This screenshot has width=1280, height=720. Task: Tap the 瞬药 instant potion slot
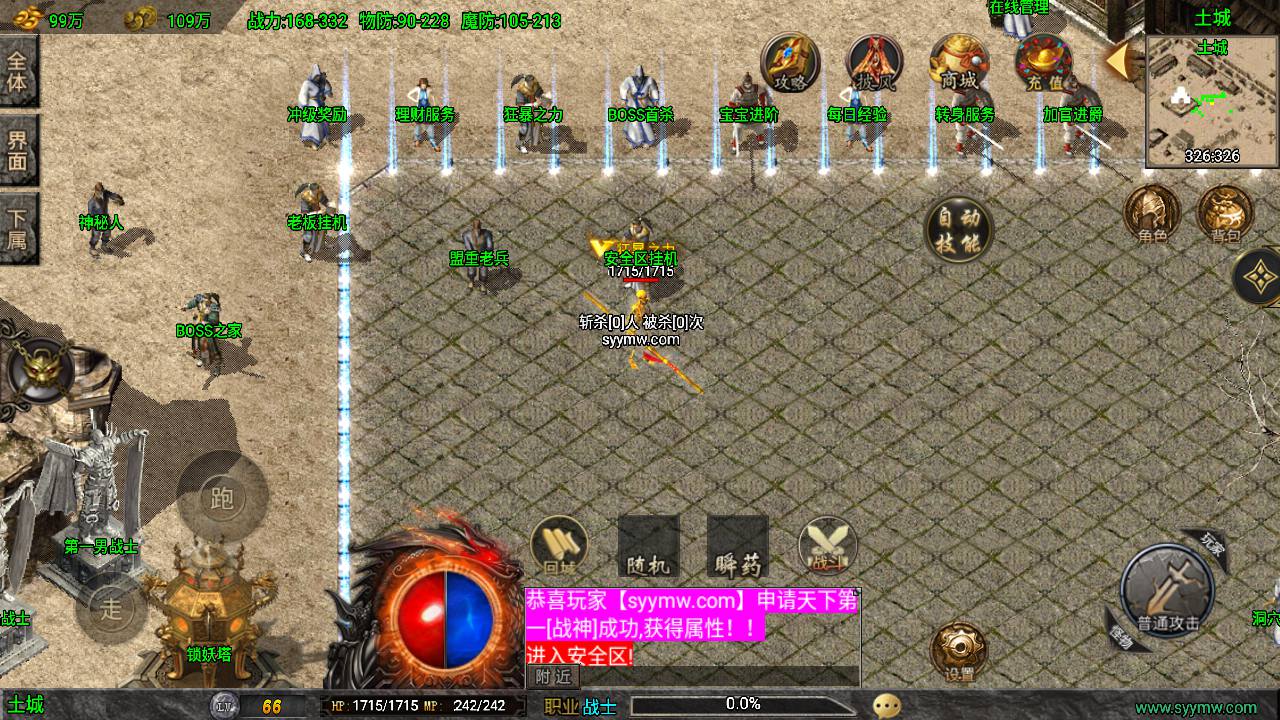pos(738,547)
